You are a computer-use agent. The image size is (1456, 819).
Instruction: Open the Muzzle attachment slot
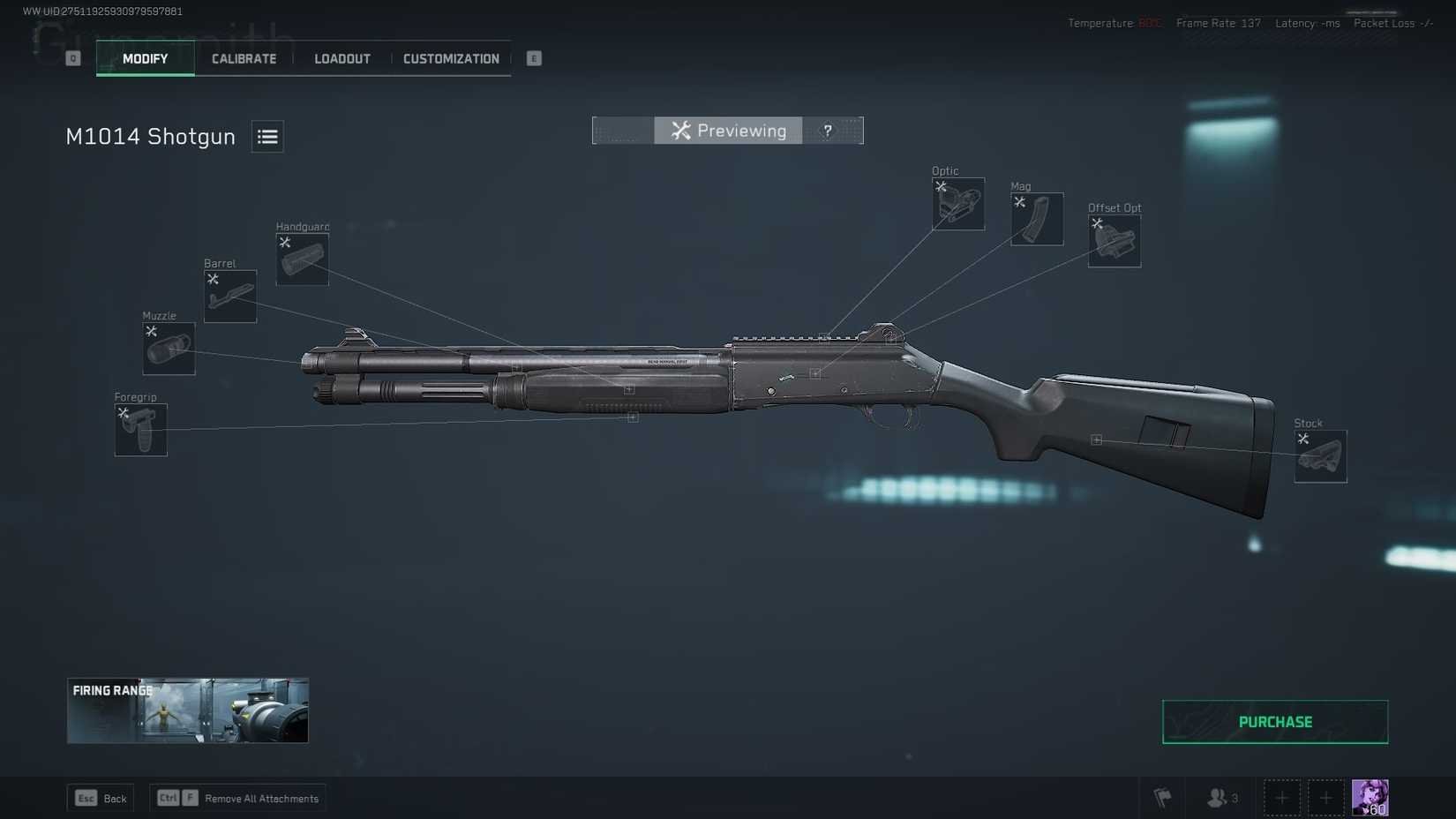click(x=169, y=349)
